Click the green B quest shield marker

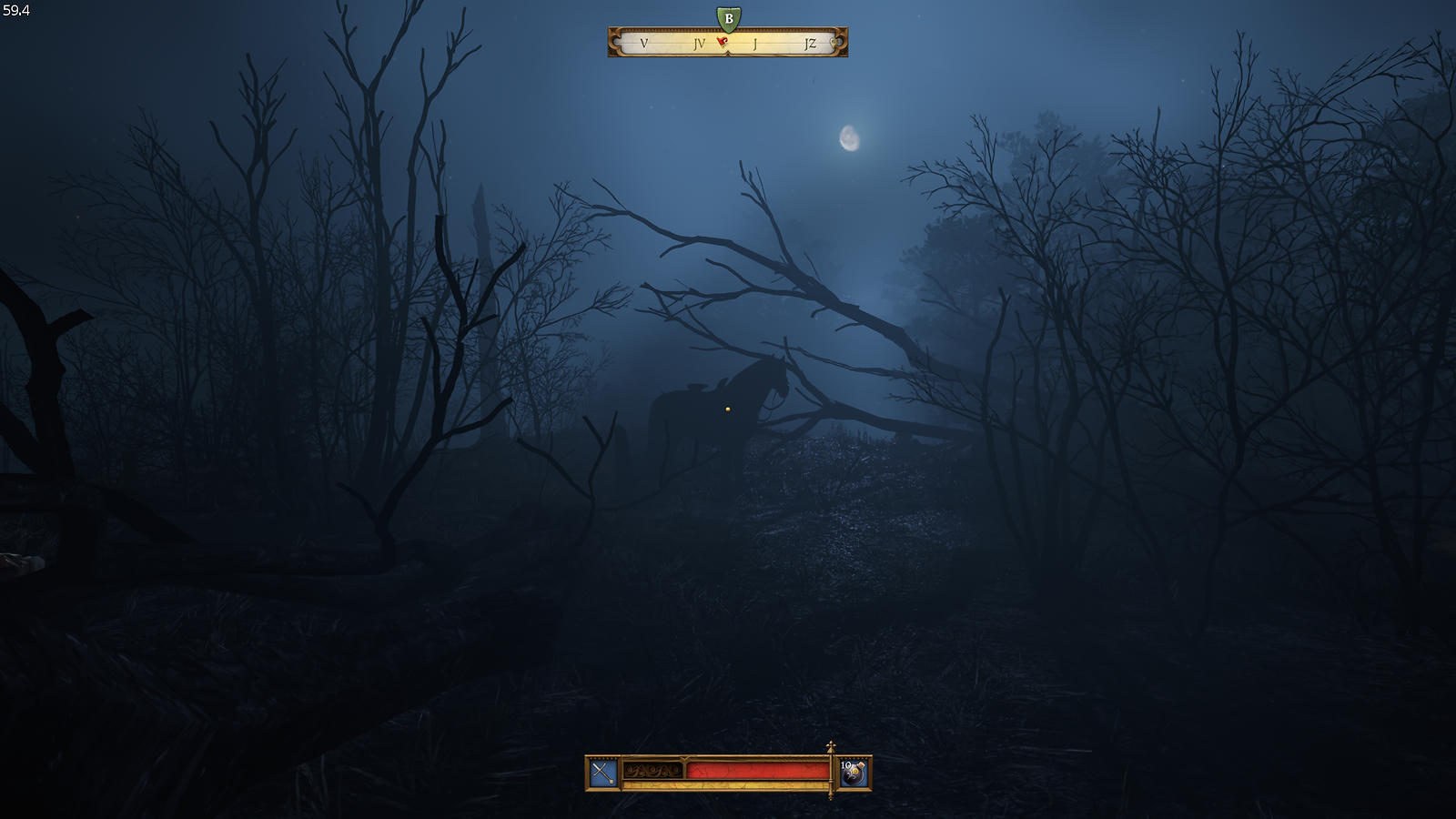pyautogui.click(x=728, y=19)
